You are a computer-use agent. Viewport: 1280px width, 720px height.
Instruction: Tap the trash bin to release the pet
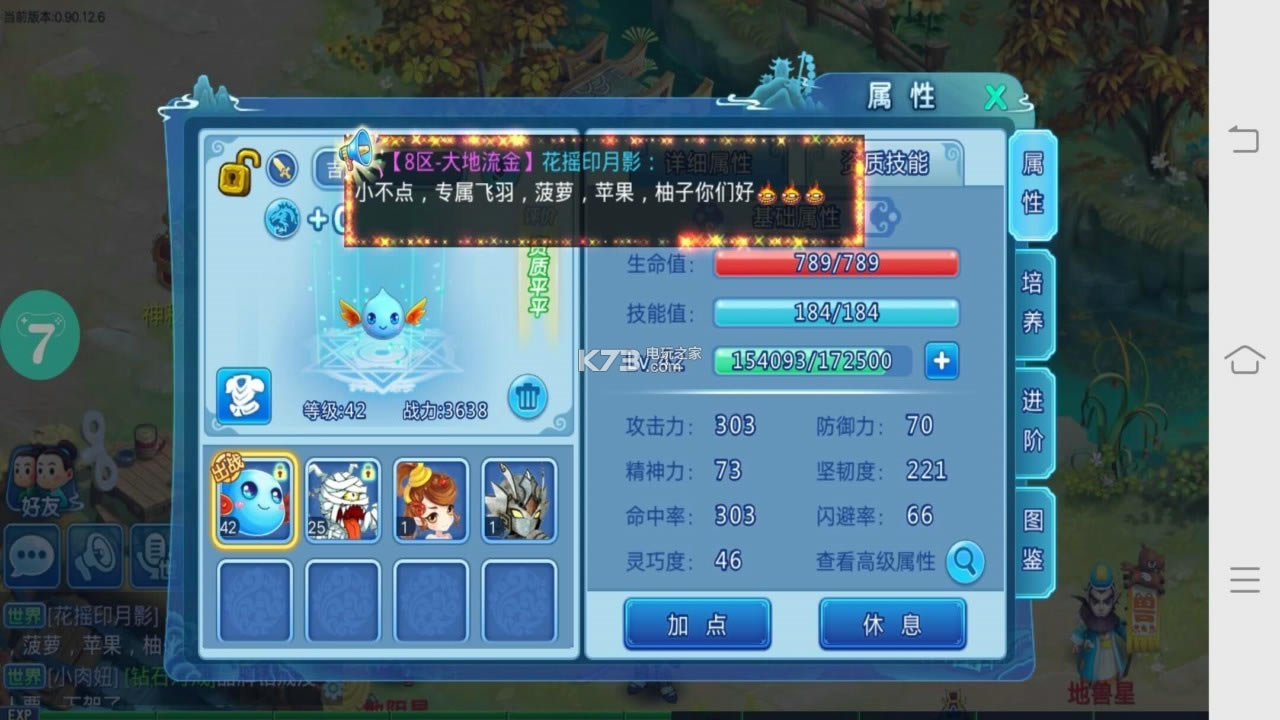click(x=527, y=397)
